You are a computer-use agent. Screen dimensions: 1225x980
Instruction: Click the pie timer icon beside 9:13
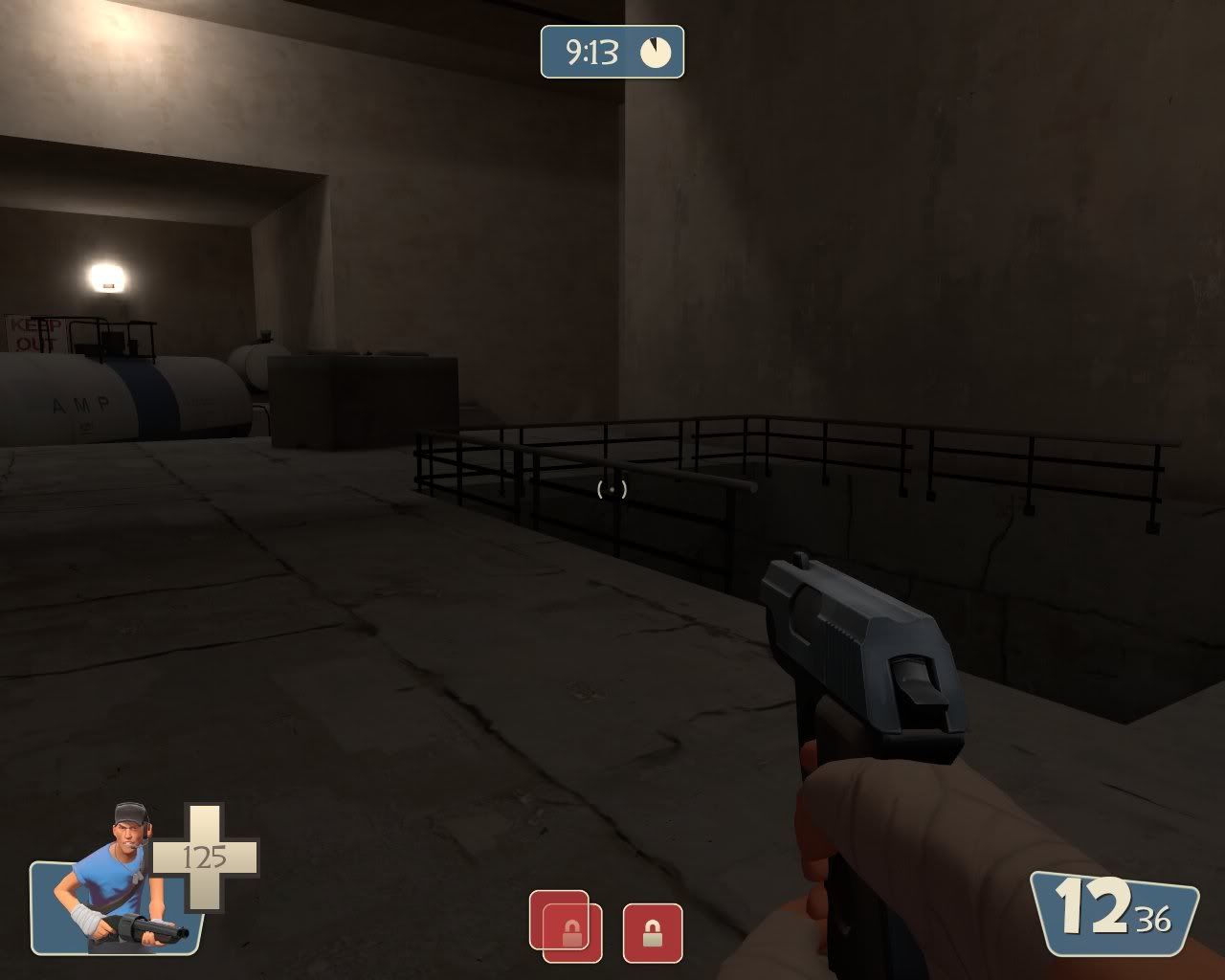(657, 54)
